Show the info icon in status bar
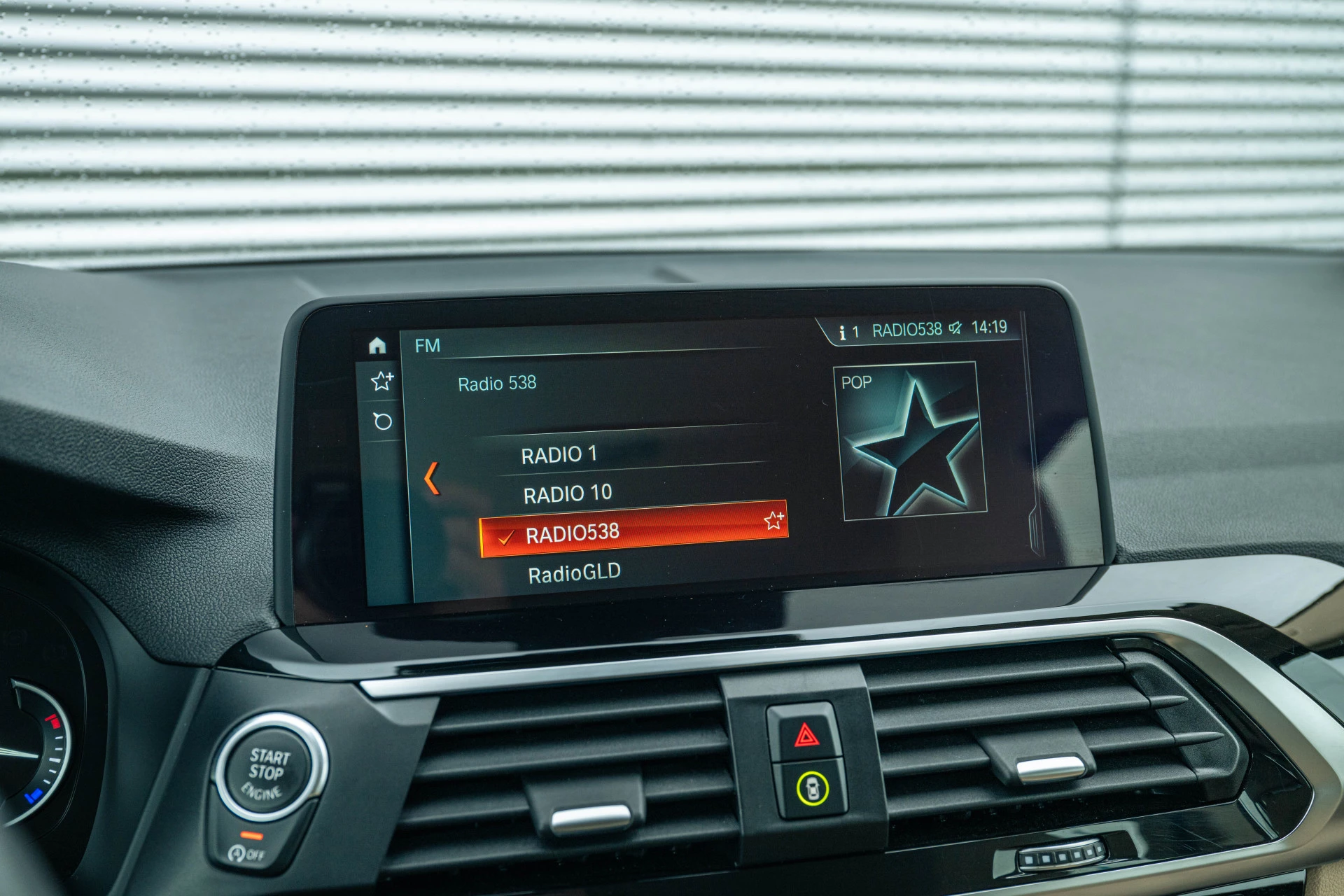Screen dimensions: 1344x896 [x=842, y=332]
